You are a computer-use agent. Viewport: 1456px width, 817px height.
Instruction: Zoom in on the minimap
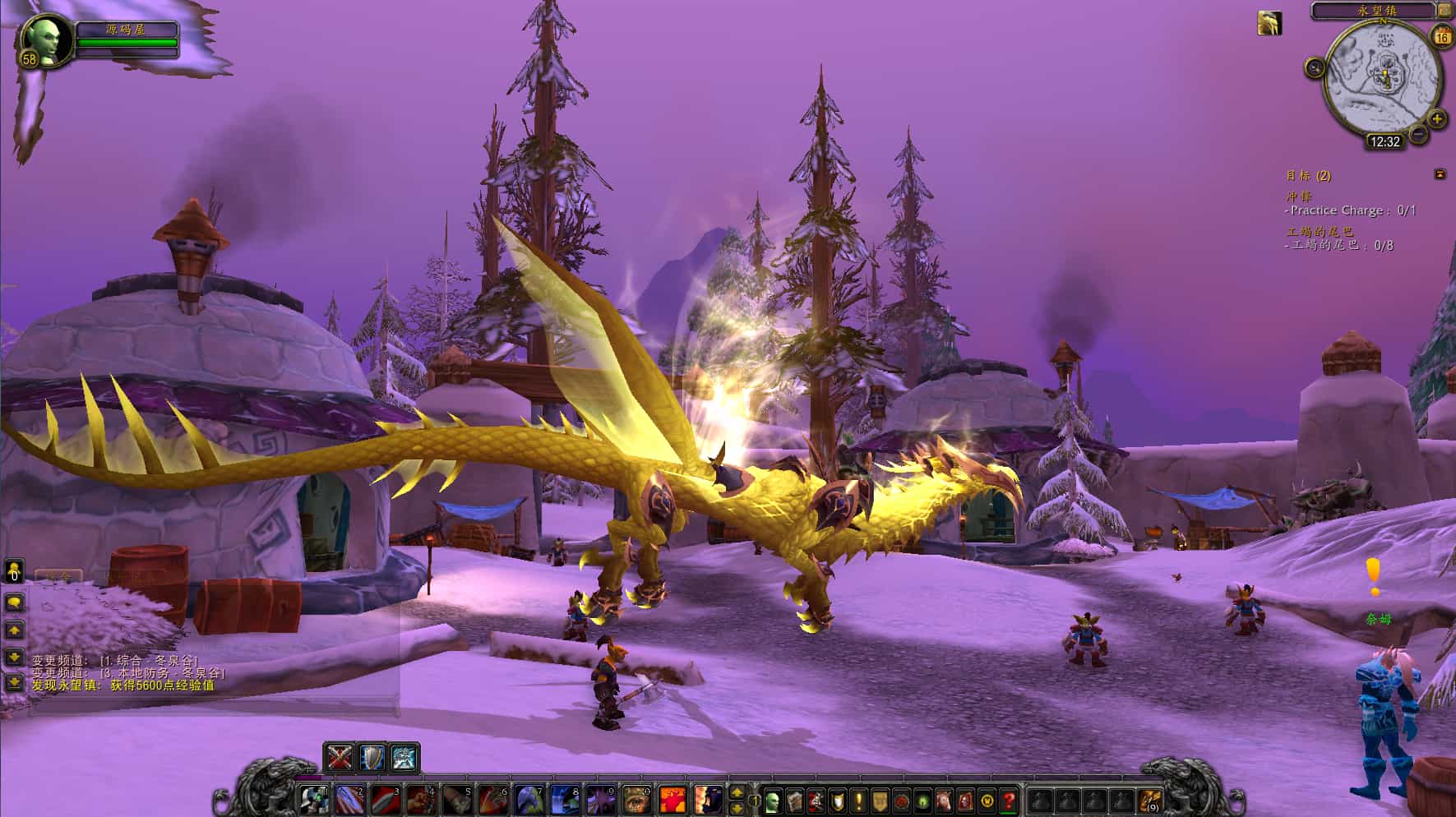click(x=1437, y=119)
